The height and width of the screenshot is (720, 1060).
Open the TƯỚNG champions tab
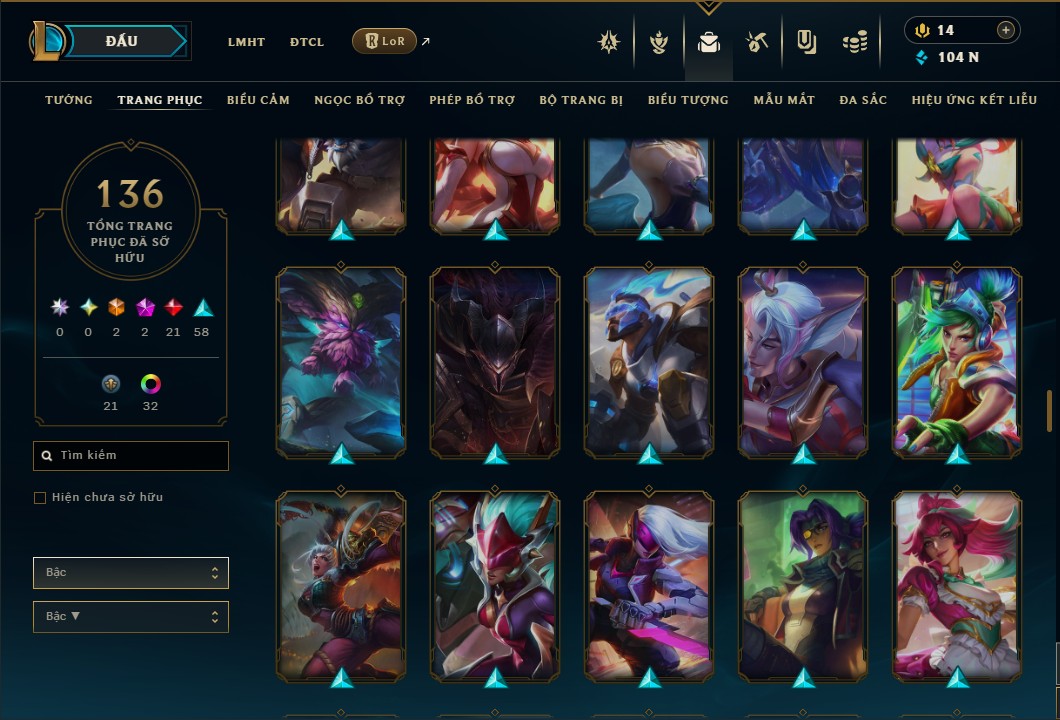click(x=69, y=100)
